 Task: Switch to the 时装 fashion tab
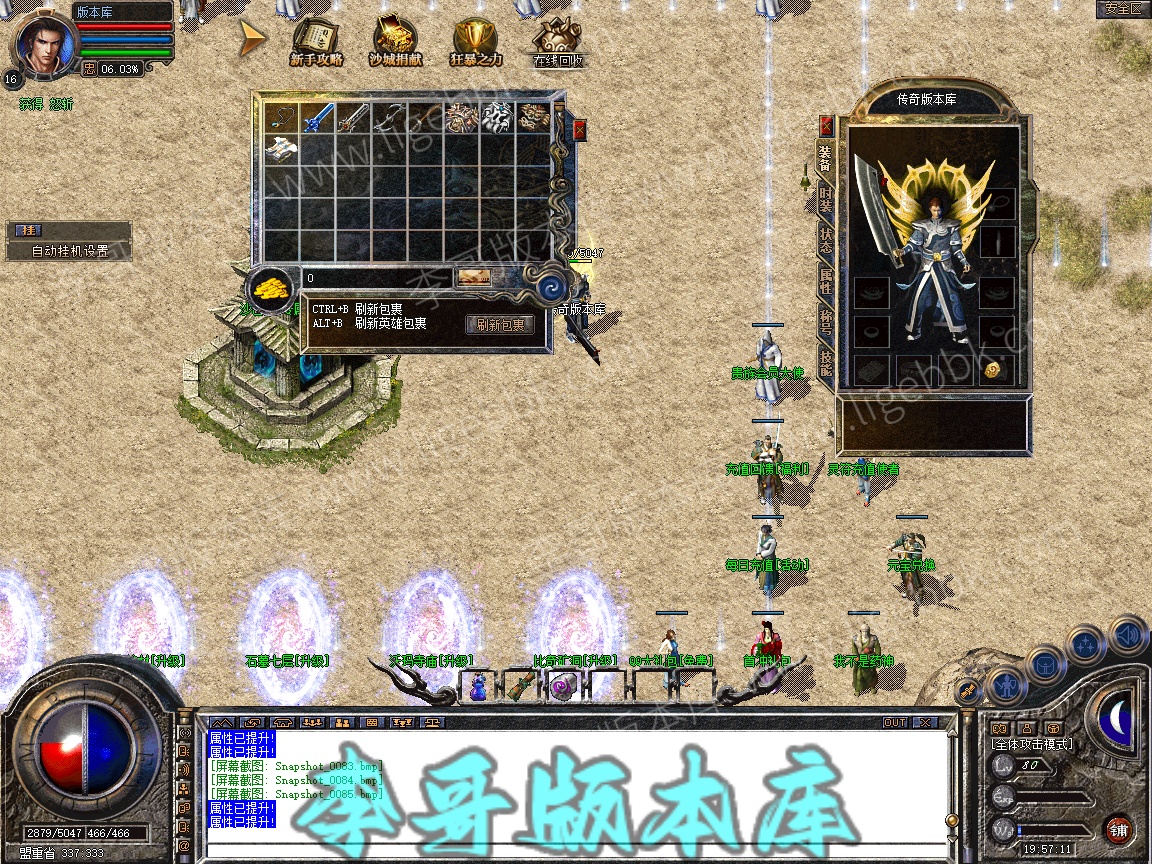click(826, 198)
